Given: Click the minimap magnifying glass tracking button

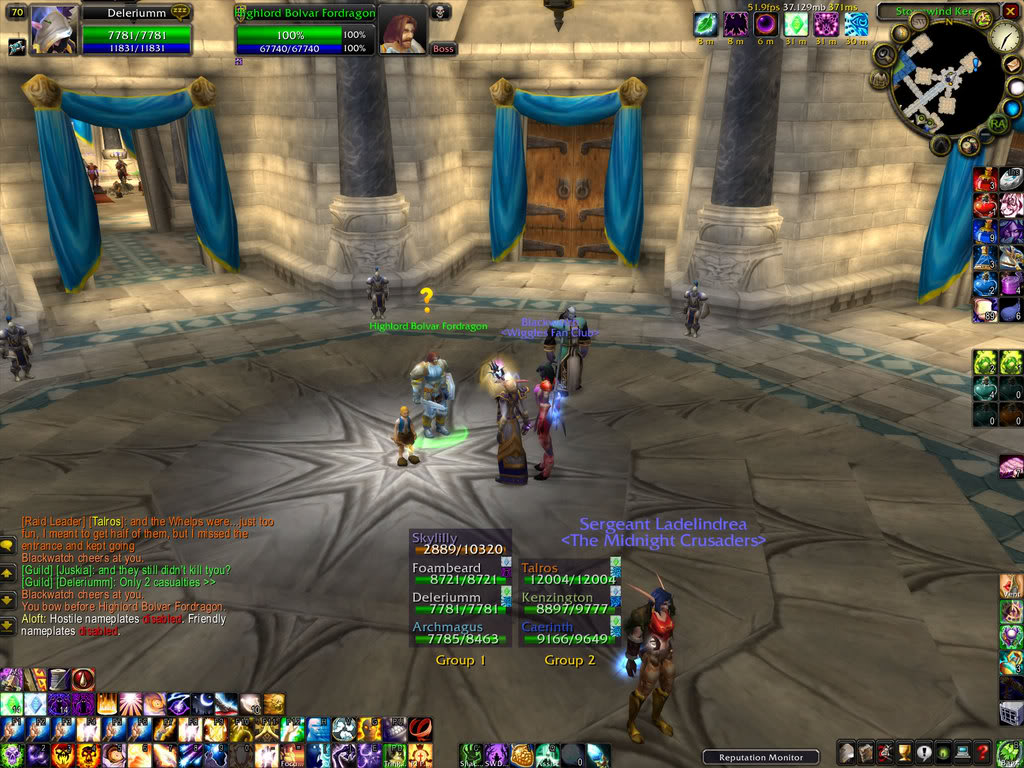Looking at the screenshot, I should [883, 55].
